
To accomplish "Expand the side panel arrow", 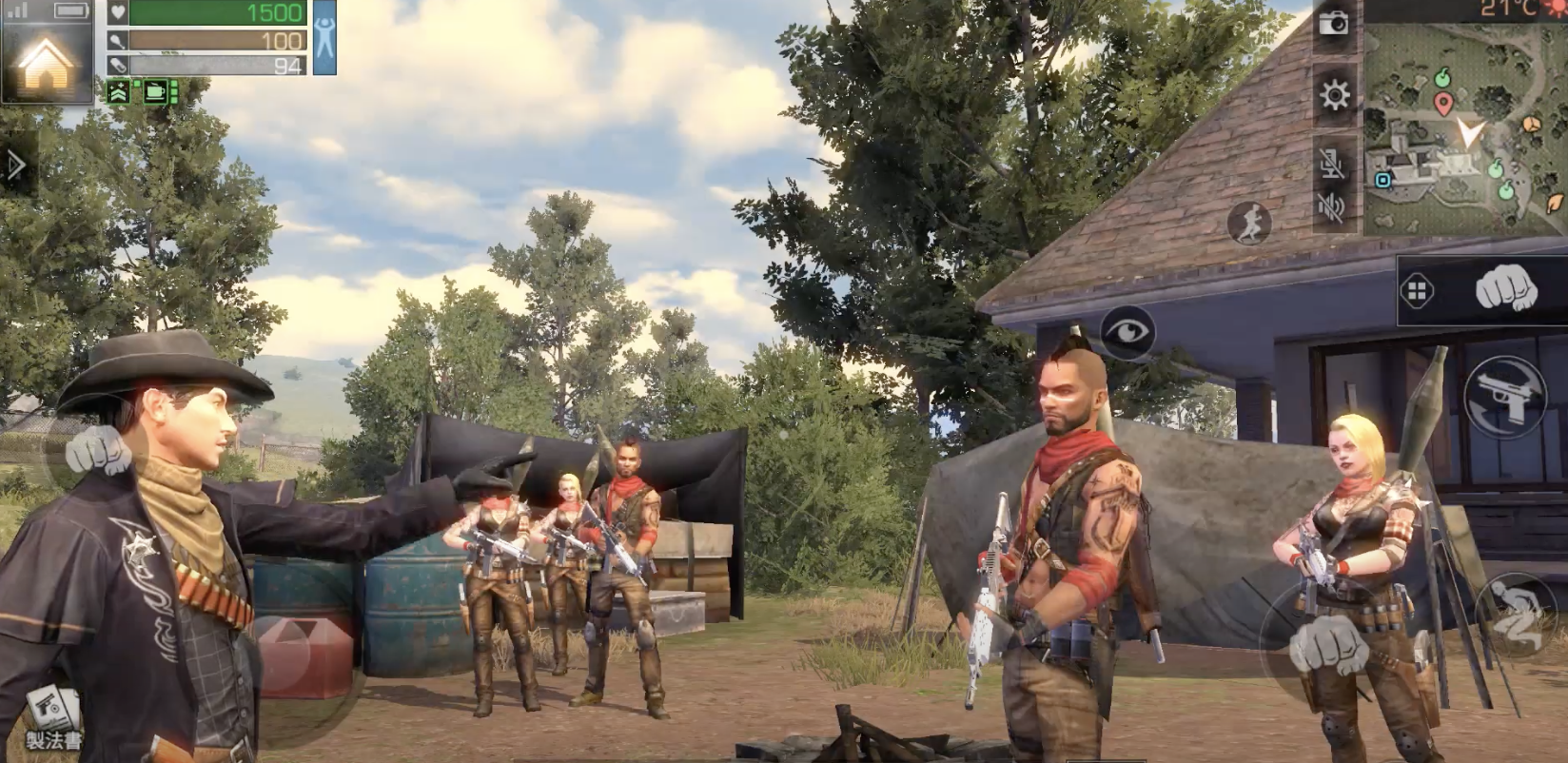I will 15,166.
